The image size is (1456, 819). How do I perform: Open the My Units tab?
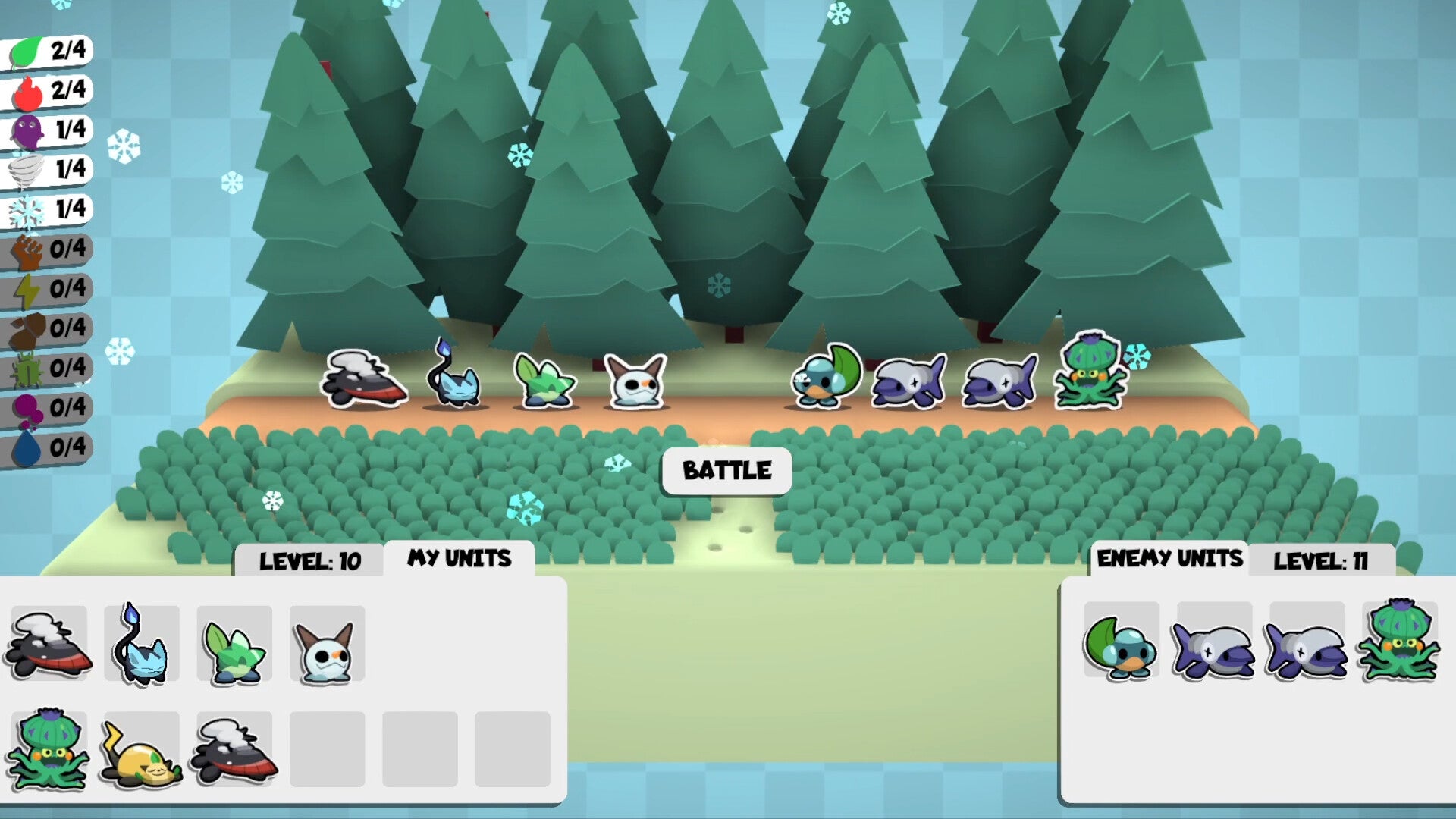pos(460,559)
